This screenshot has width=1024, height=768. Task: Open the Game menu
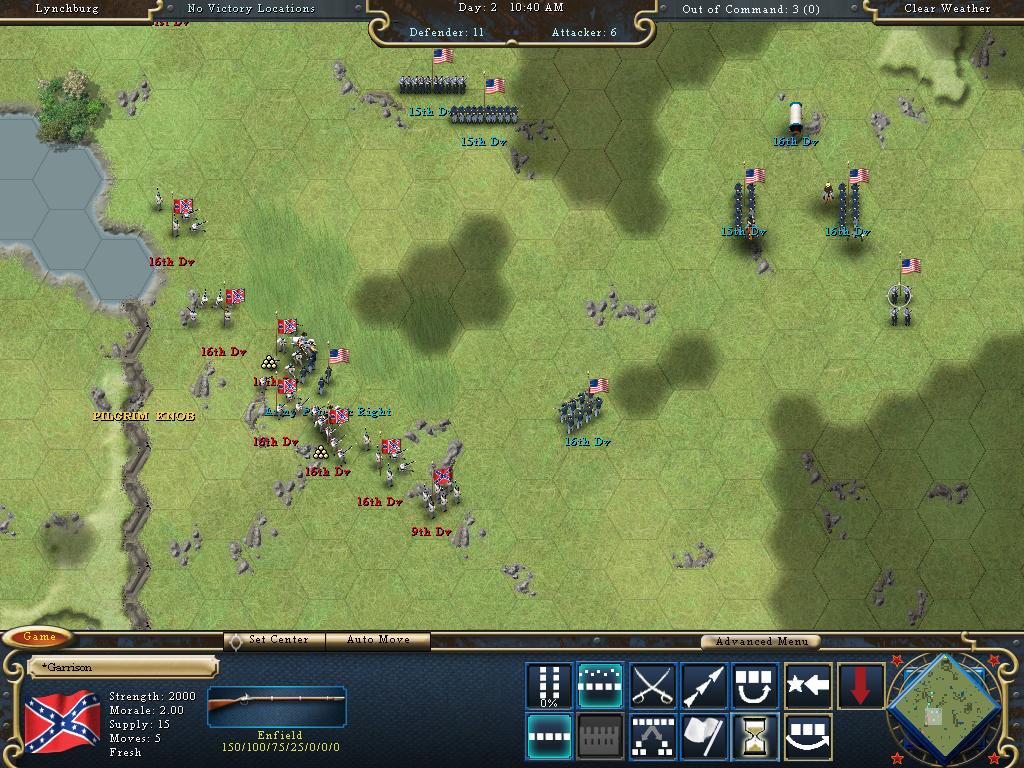coord(39,637)
